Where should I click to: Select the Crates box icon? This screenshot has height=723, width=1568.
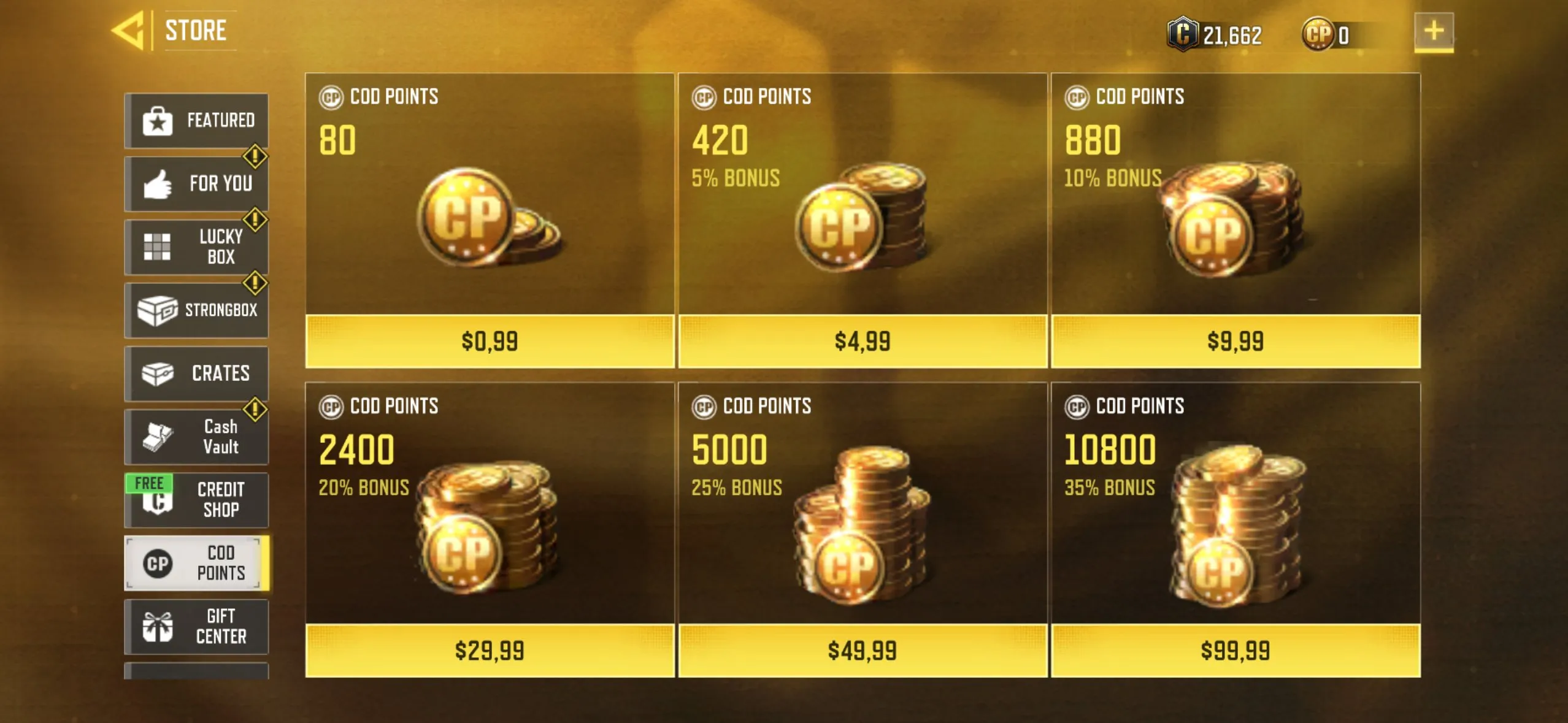point(158,372)
